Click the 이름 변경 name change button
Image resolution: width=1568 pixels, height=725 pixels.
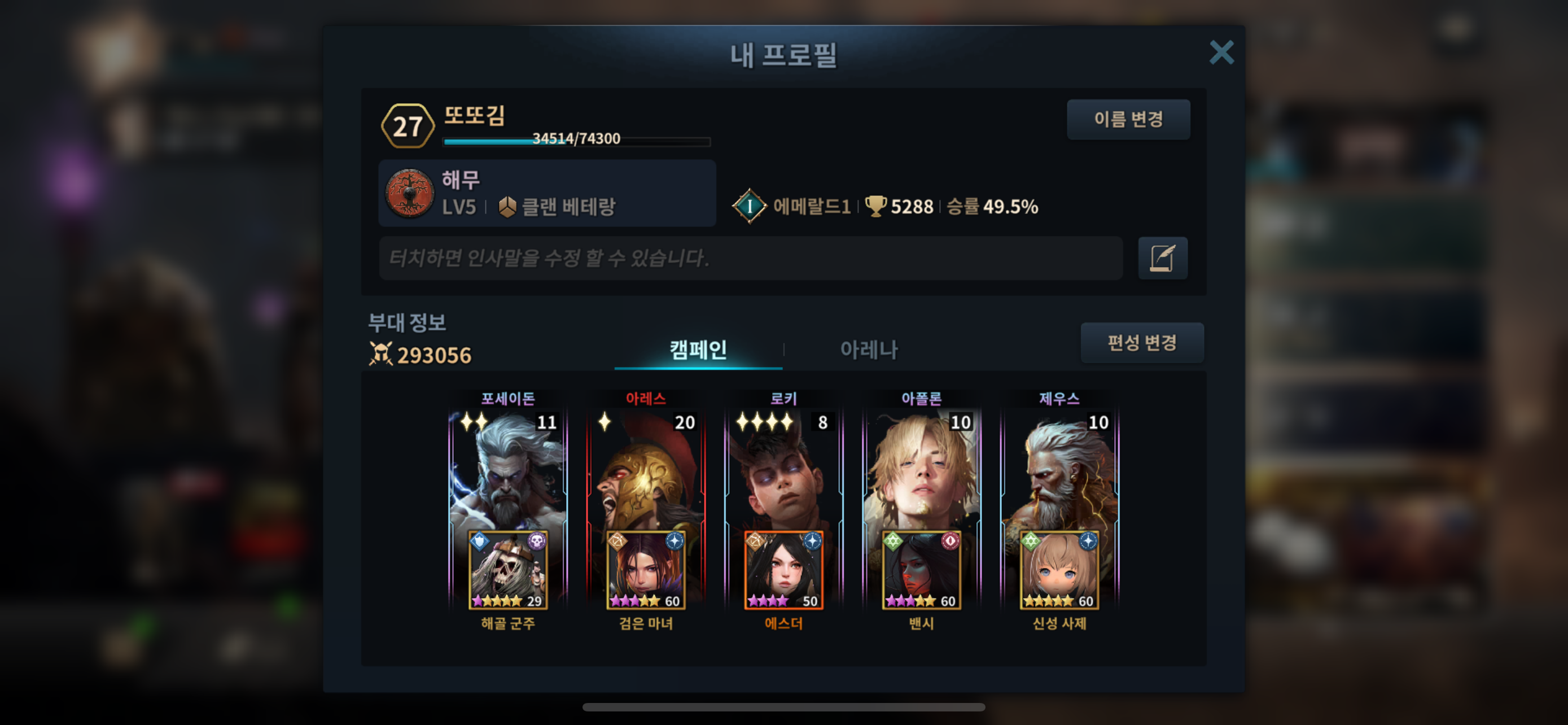1128,119
